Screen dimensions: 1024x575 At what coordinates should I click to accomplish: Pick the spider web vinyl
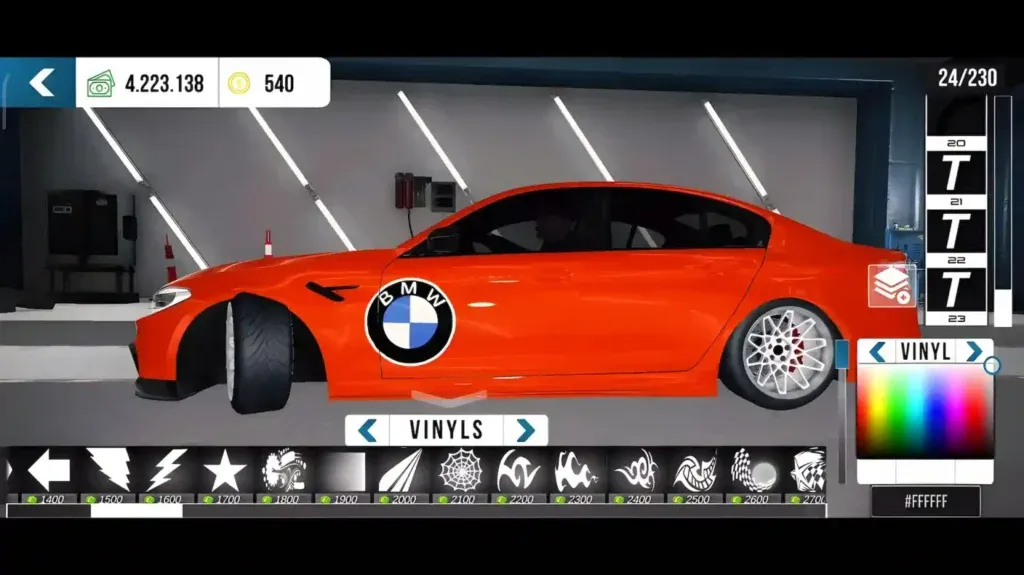pos(460,469)
